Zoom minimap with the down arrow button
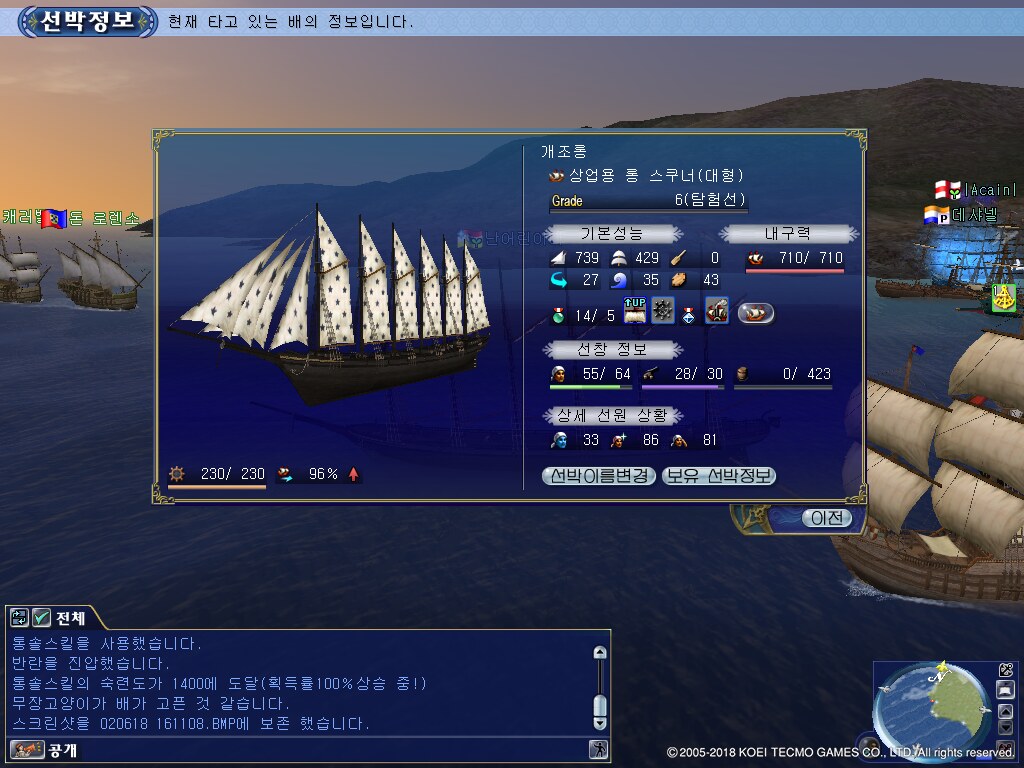This screenshot has height=768, width=1024. (1006, 728)
